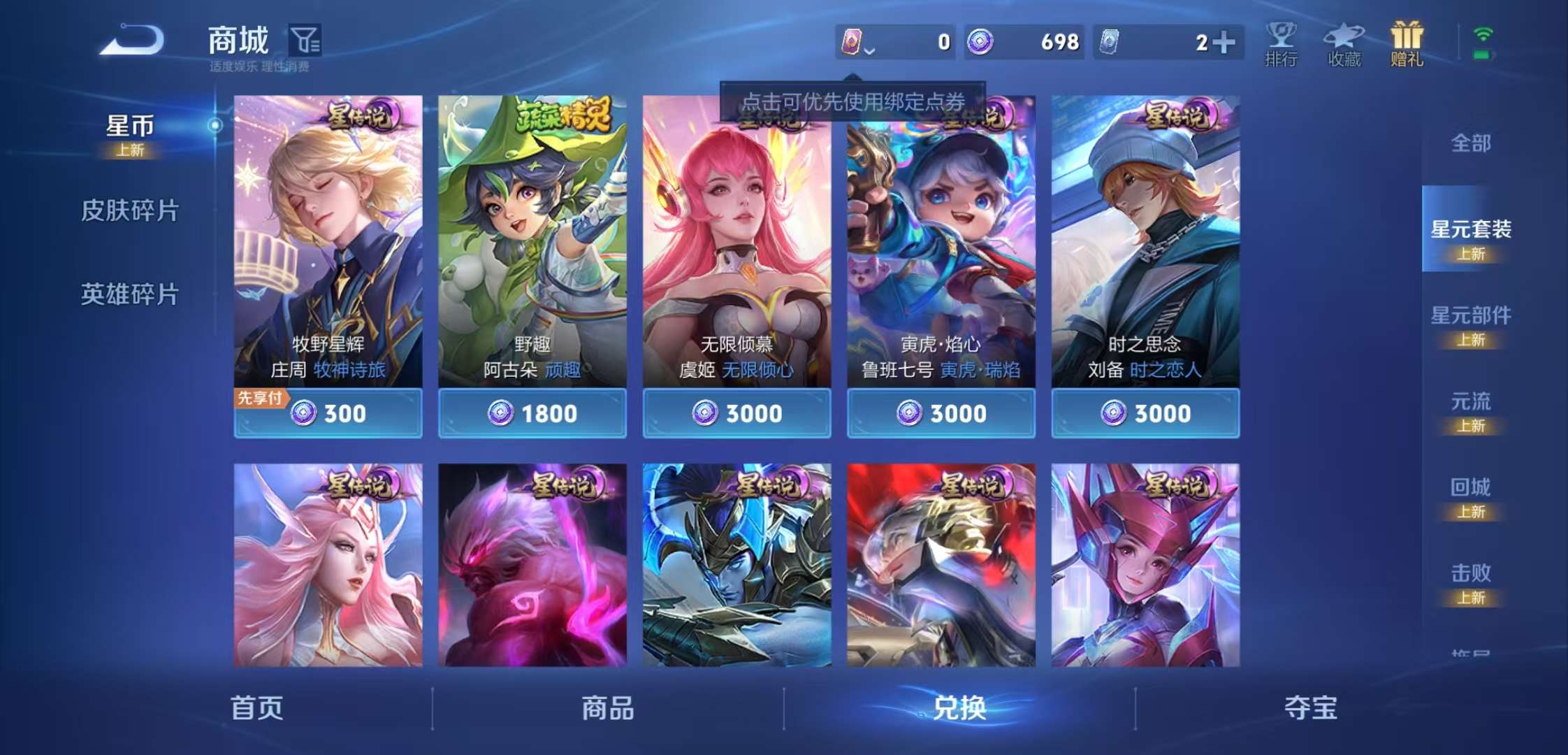Screen dimensions: 1568x755
Task: Expand the bound coupon dropdown arrow
Action: pos(870,50)
